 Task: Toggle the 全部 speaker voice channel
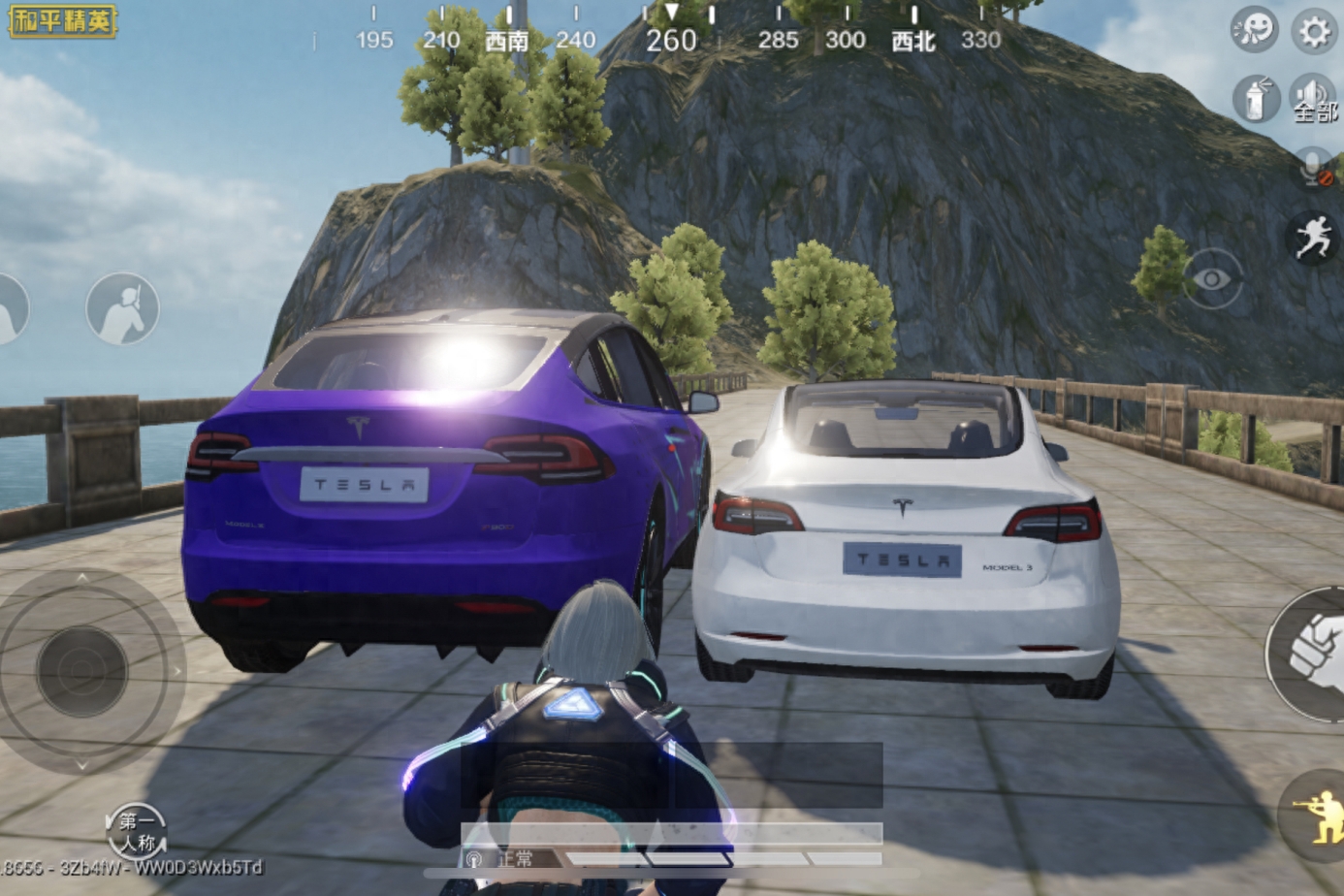pos(1314,99)
